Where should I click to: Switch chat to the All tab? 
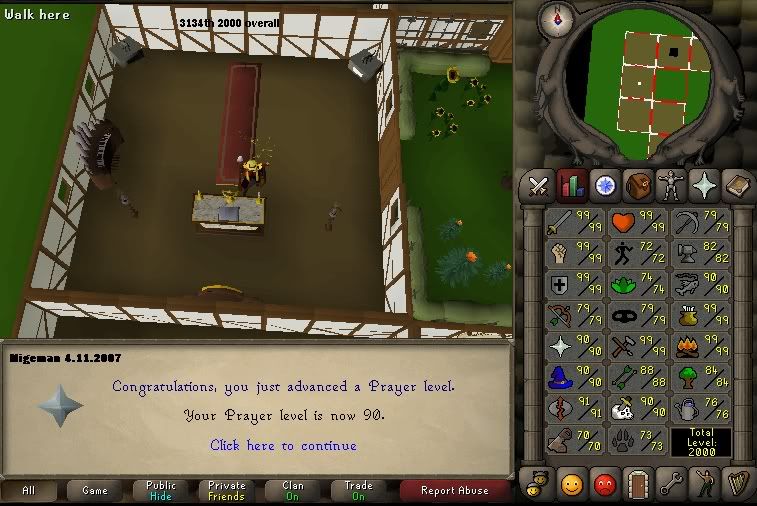tap(28, 491)
